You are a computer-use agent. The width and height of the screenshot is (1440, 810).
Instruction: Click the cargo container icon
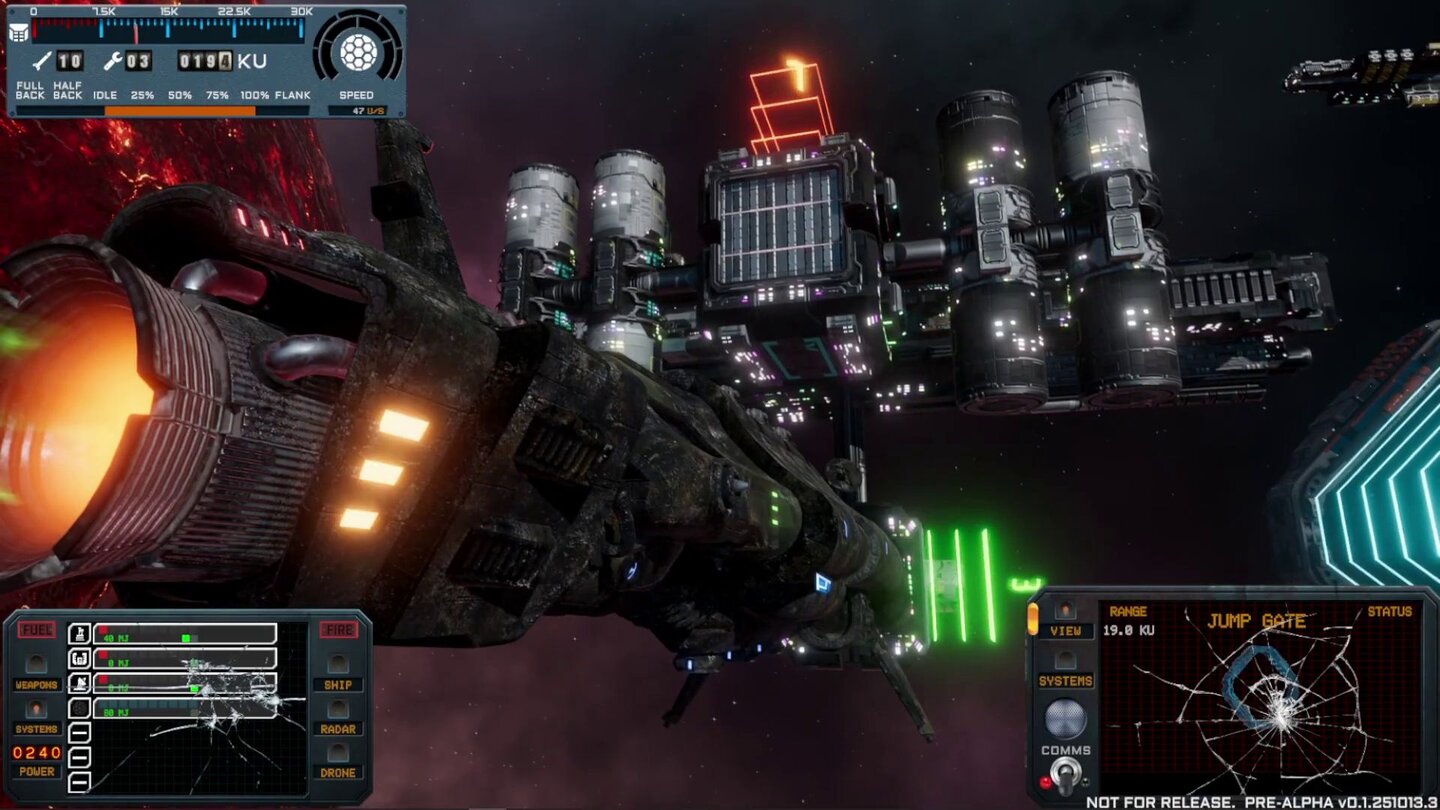(x=18, y=31)
